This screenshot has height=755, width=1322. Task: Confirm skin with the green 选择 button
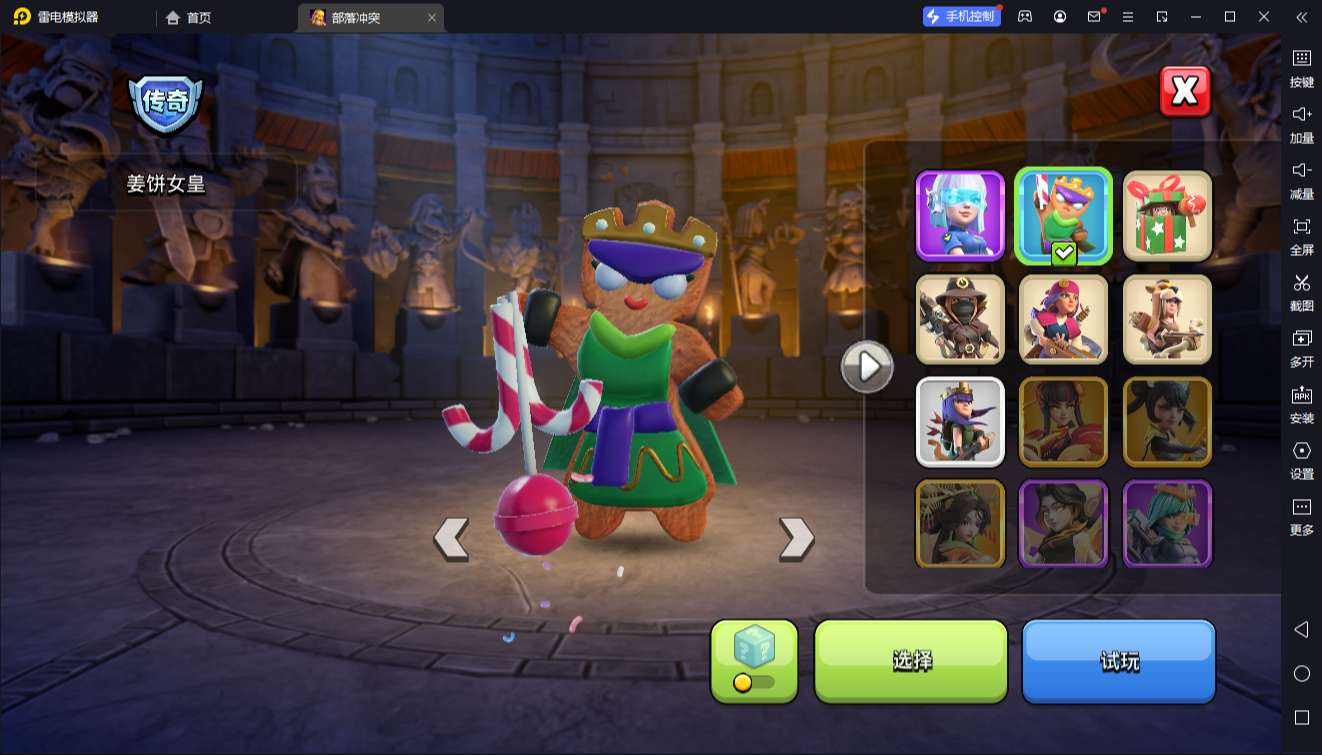click(x=911, y=660)
